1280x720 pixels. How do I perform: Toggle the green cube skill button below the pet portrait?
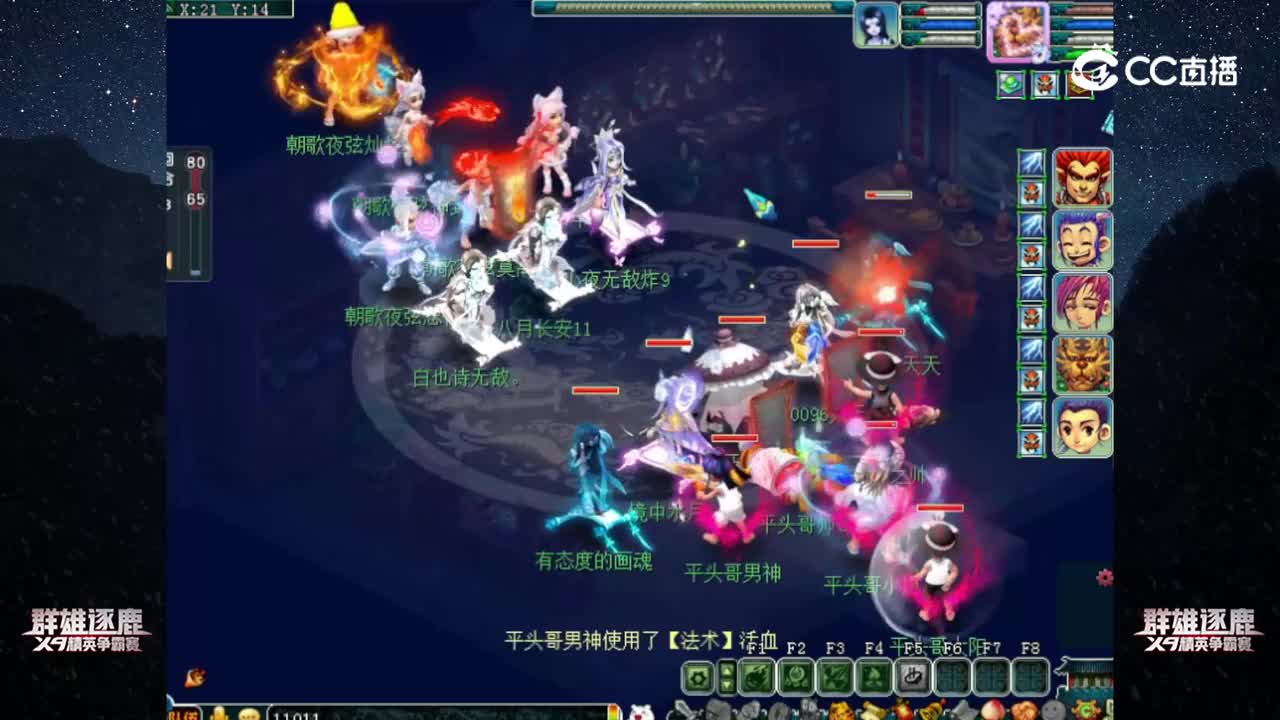[1009, 84]
